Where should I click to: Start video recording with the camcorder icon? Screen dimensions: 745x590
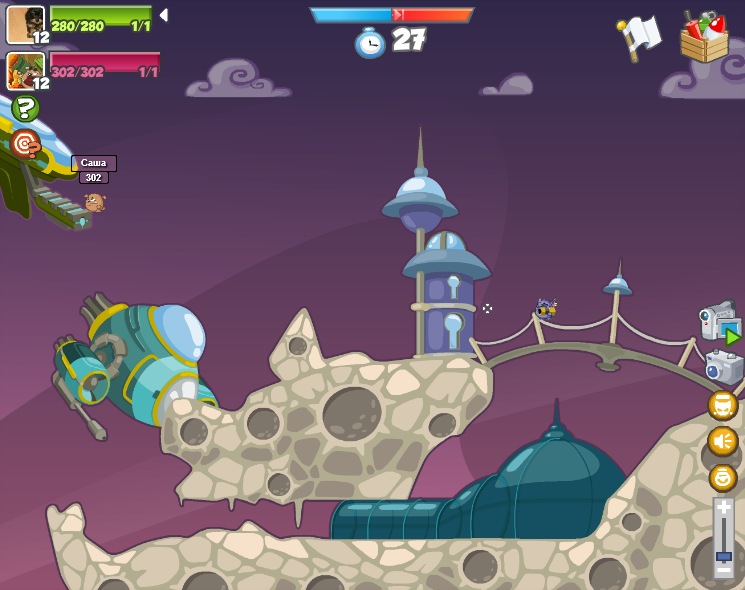point(719,321)
